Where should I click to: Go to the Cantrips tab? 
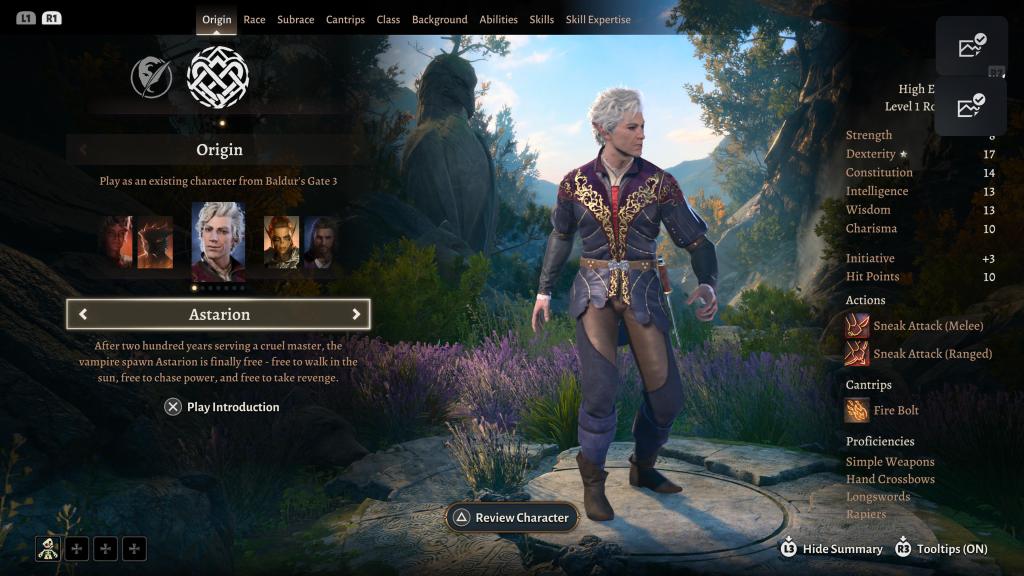coord(345,19)
